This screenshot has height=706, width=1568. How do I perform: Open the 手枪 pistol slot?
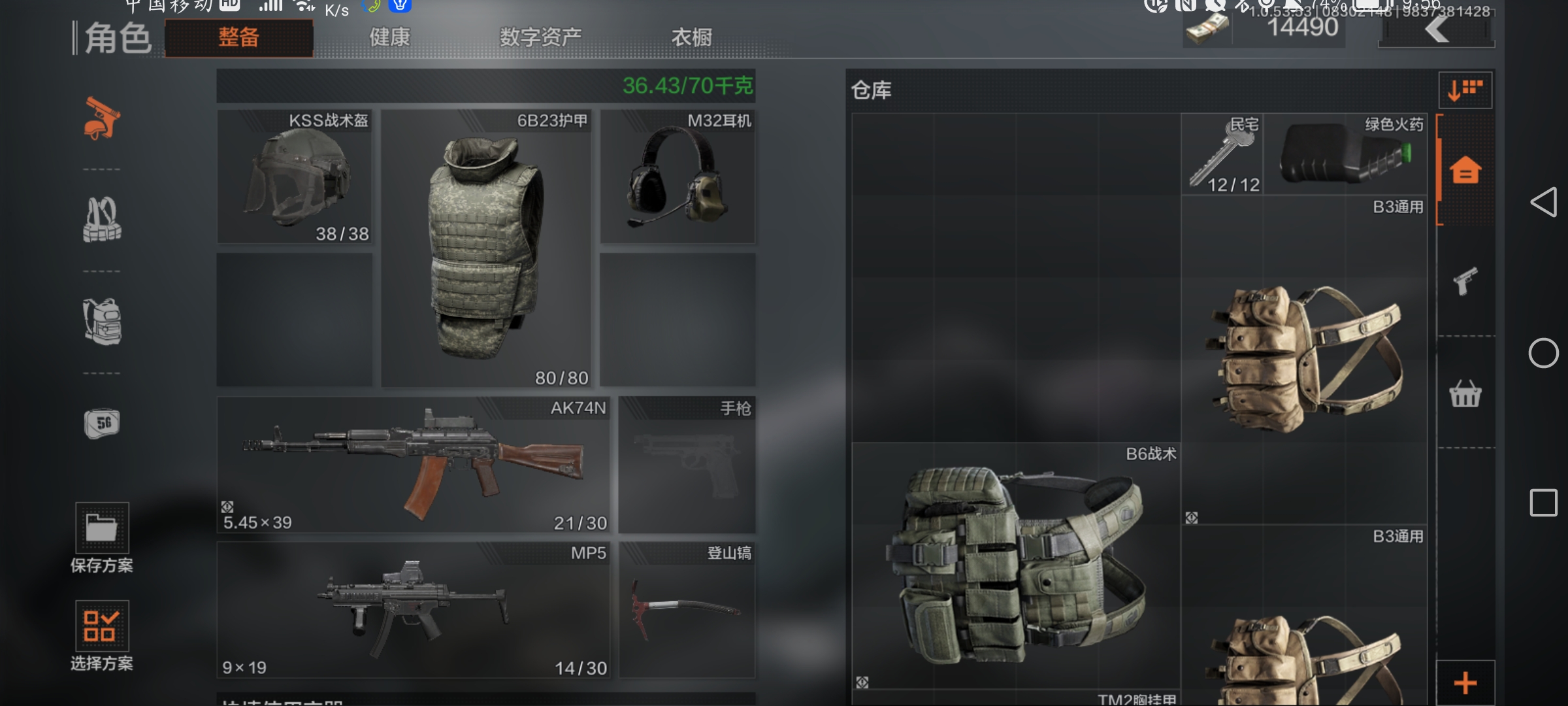point(687,465)
